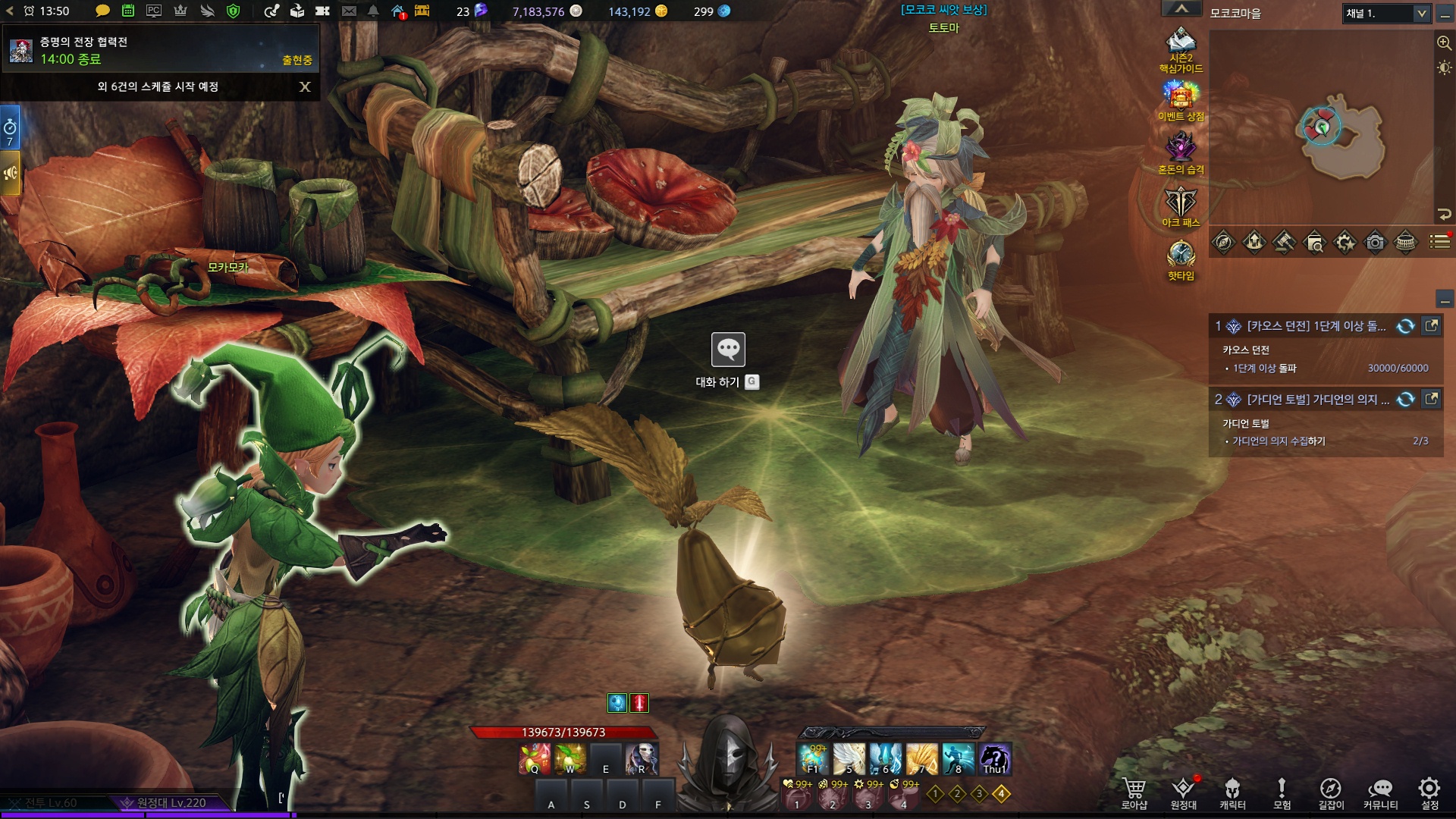Open the screenshot camera tool
1456x819 pixels.
coord(1375,243)
